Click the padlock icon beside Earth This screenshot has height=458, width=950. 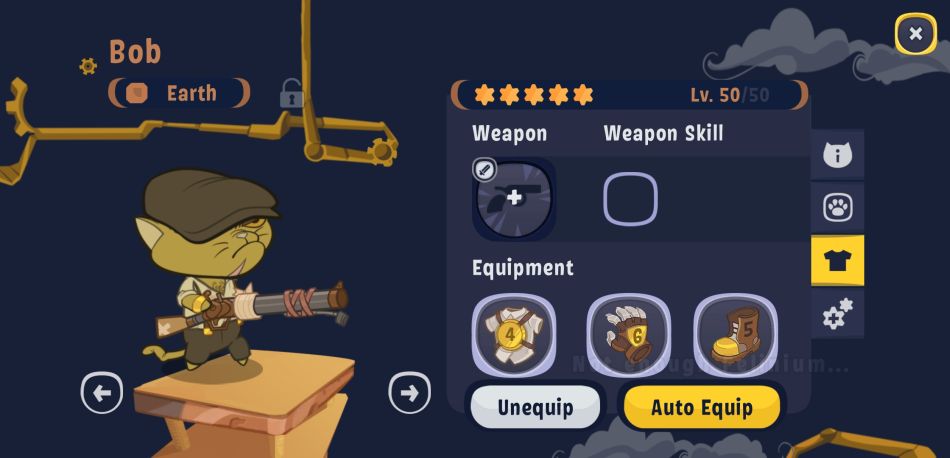point(291,95)
